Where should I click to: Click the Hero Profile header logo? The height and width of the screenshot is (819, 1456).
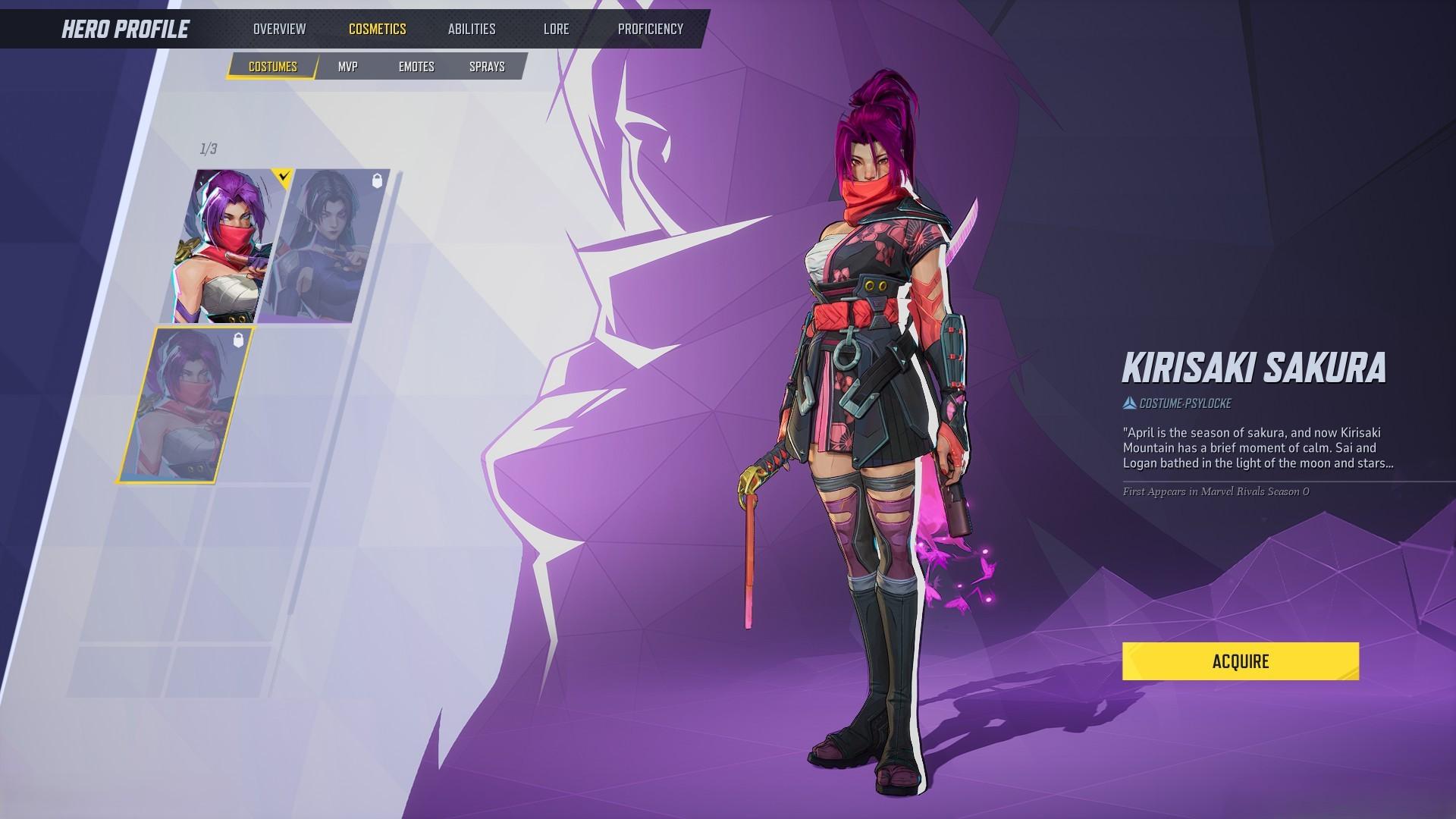125,30
